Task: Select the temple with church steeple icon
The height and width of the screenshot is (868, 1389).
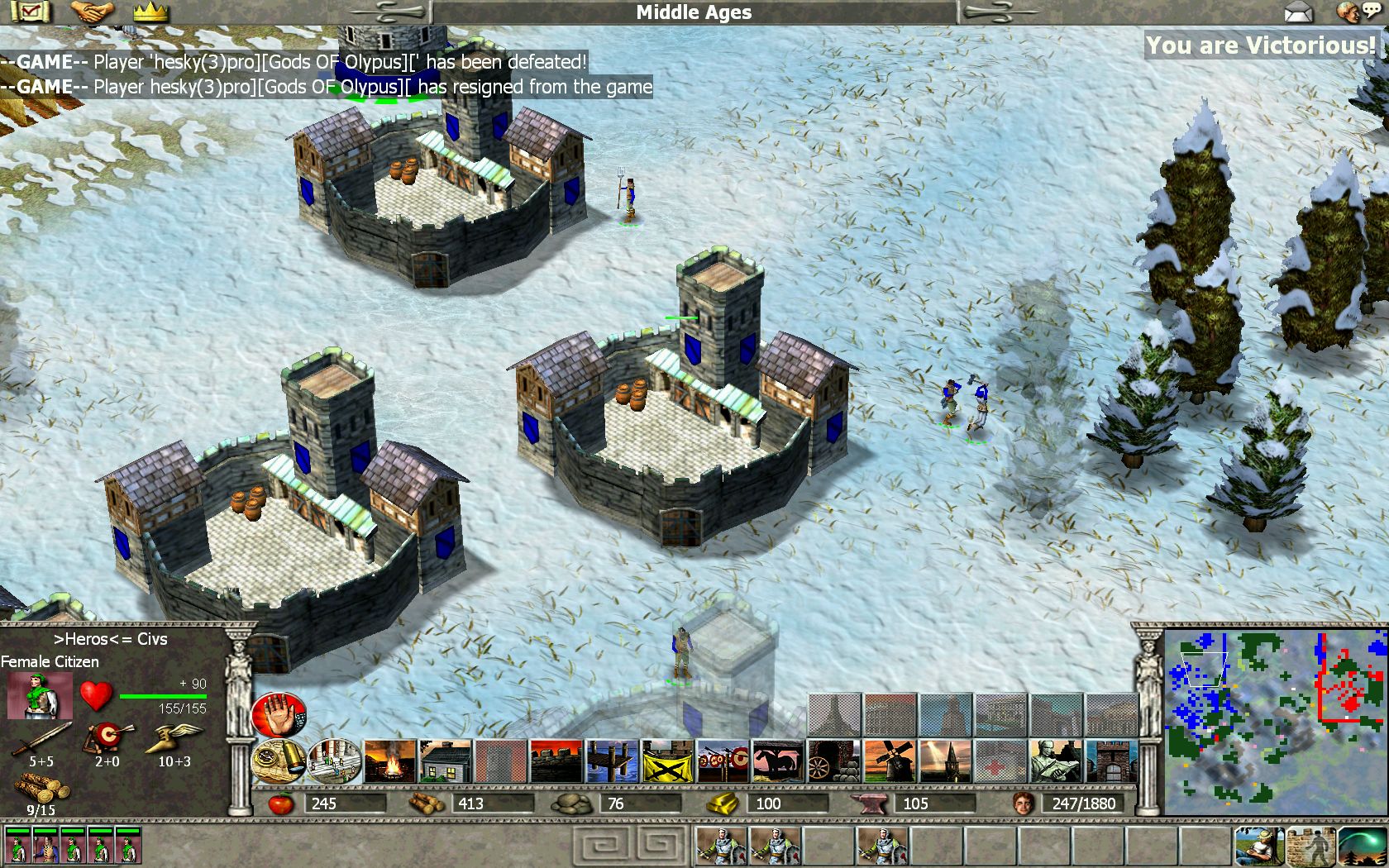Action: (x=945, y=761)
